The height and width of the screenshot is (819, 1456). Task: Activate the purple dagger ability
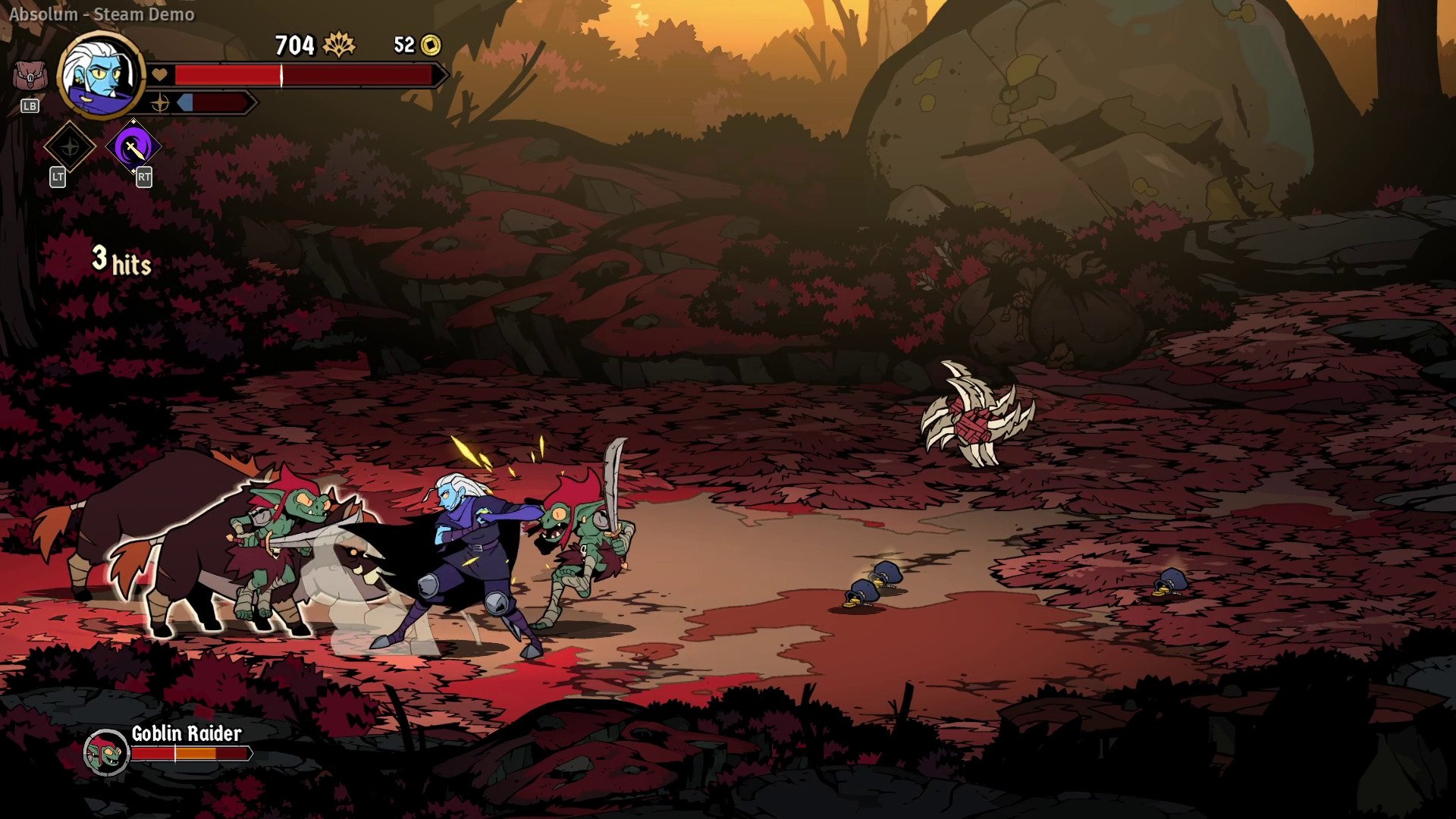pyautogui.click(x=133, y=147)
